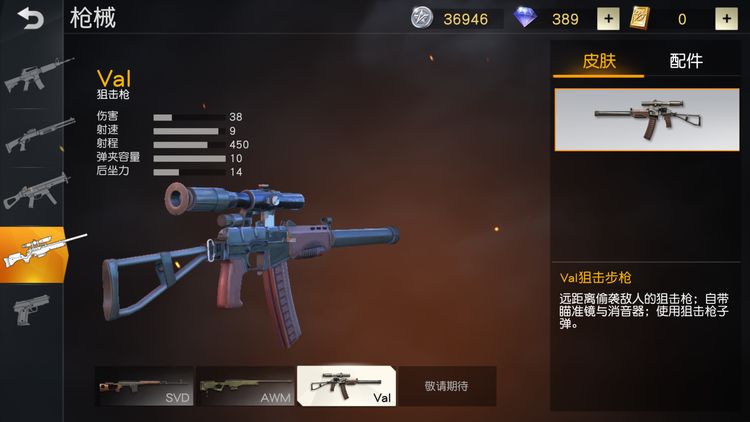Select the submachine gun weapon category
750x422 pixels.
(x=33, y=193)
